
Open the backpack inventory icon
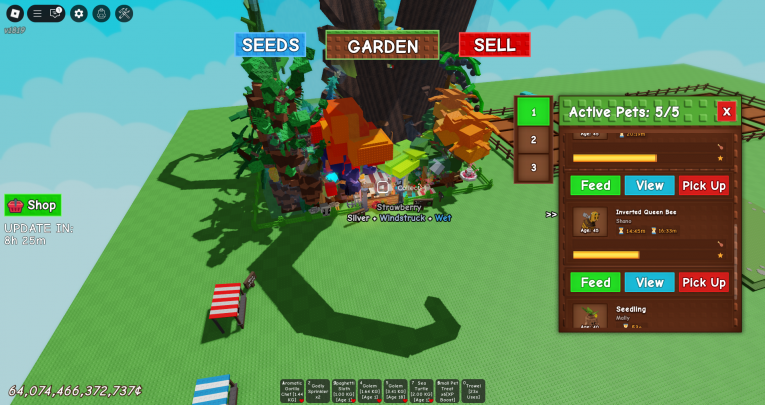pos(101,13)
